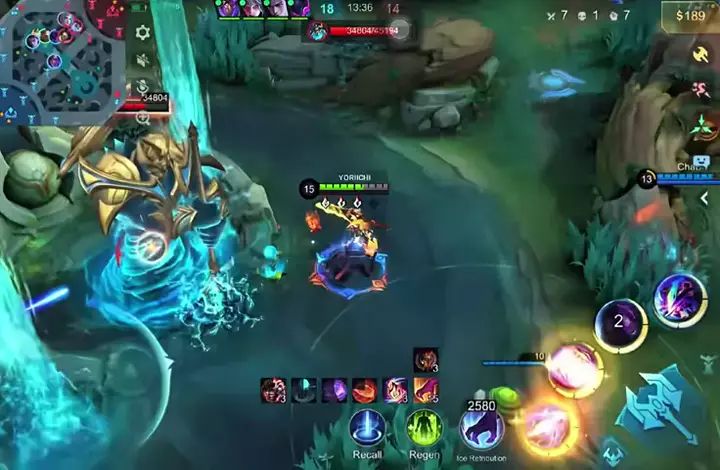Toggle the muted speaker icon
Viewport: 720px width, 470px height.
(142, 61)
